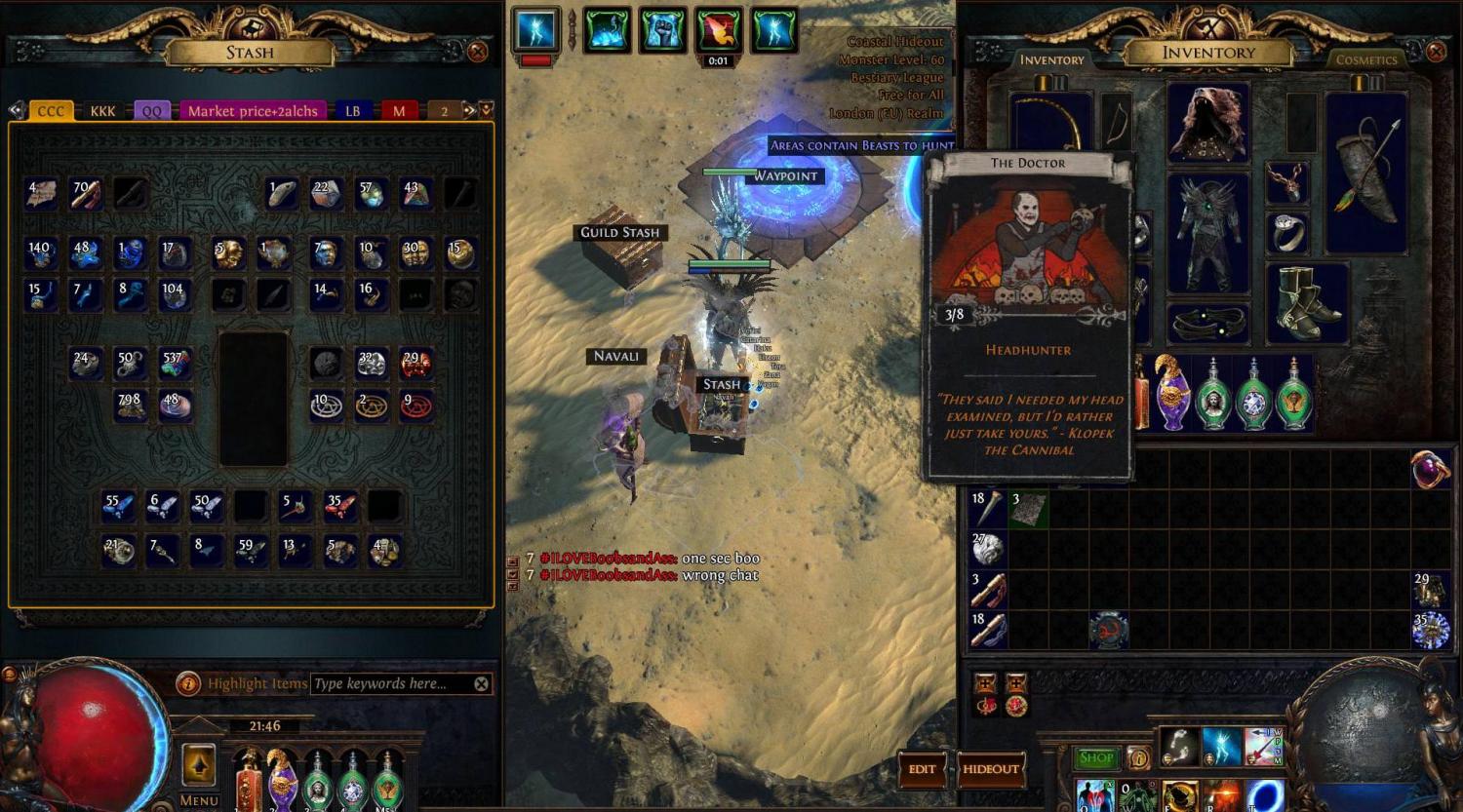Screen dimensions: 1463x812
Task: Click the Edit hideout button
Action: click(922, 769)
